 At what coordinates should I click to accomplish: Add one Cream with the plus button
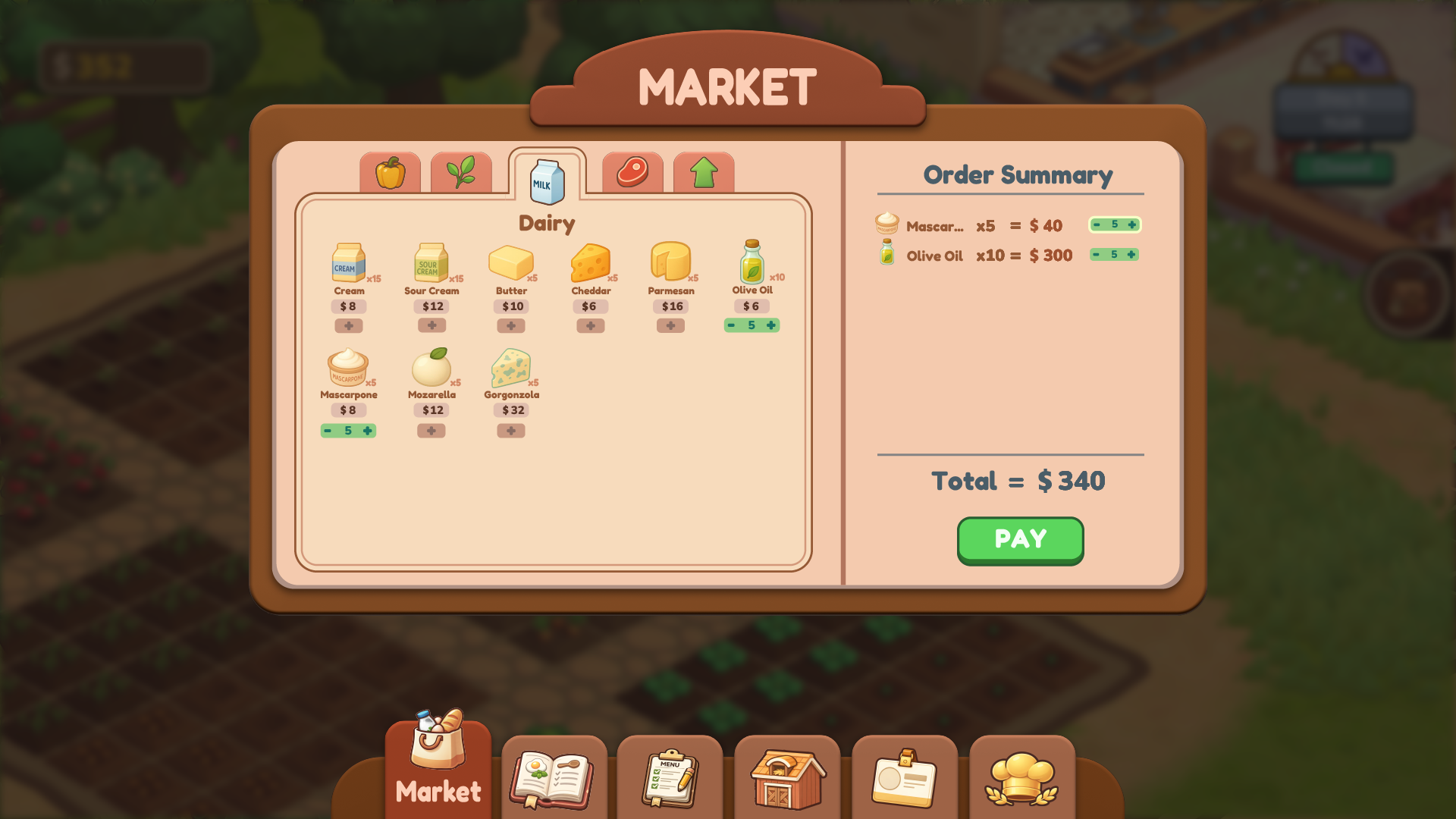click(x=350, y=325)
